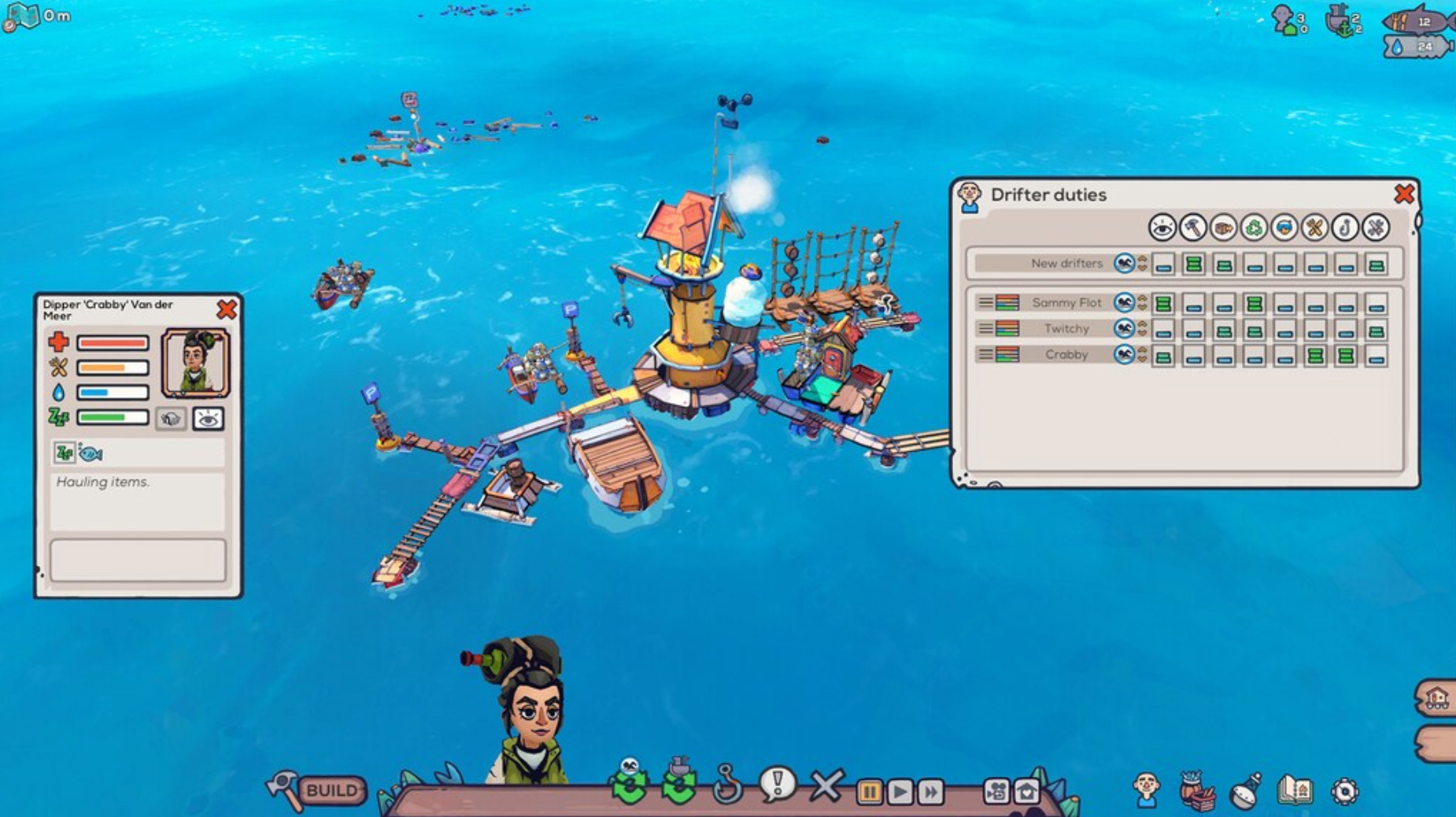Select the lookout eye duty icon
Viewport: 1456px width, 817px height.
(x=1162, y=229)
